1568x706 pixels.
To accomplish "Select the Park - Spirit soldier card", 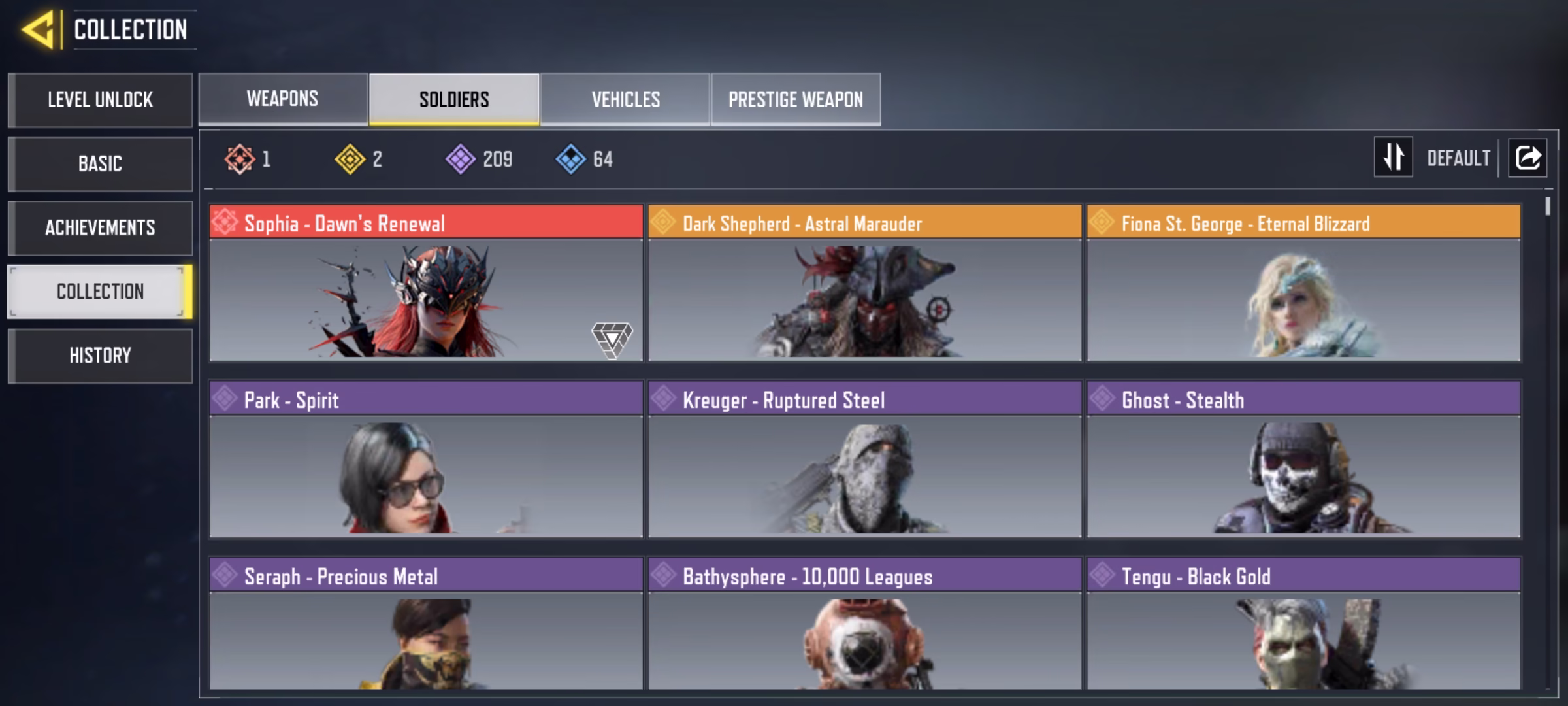I will click(x=426, y=460).
